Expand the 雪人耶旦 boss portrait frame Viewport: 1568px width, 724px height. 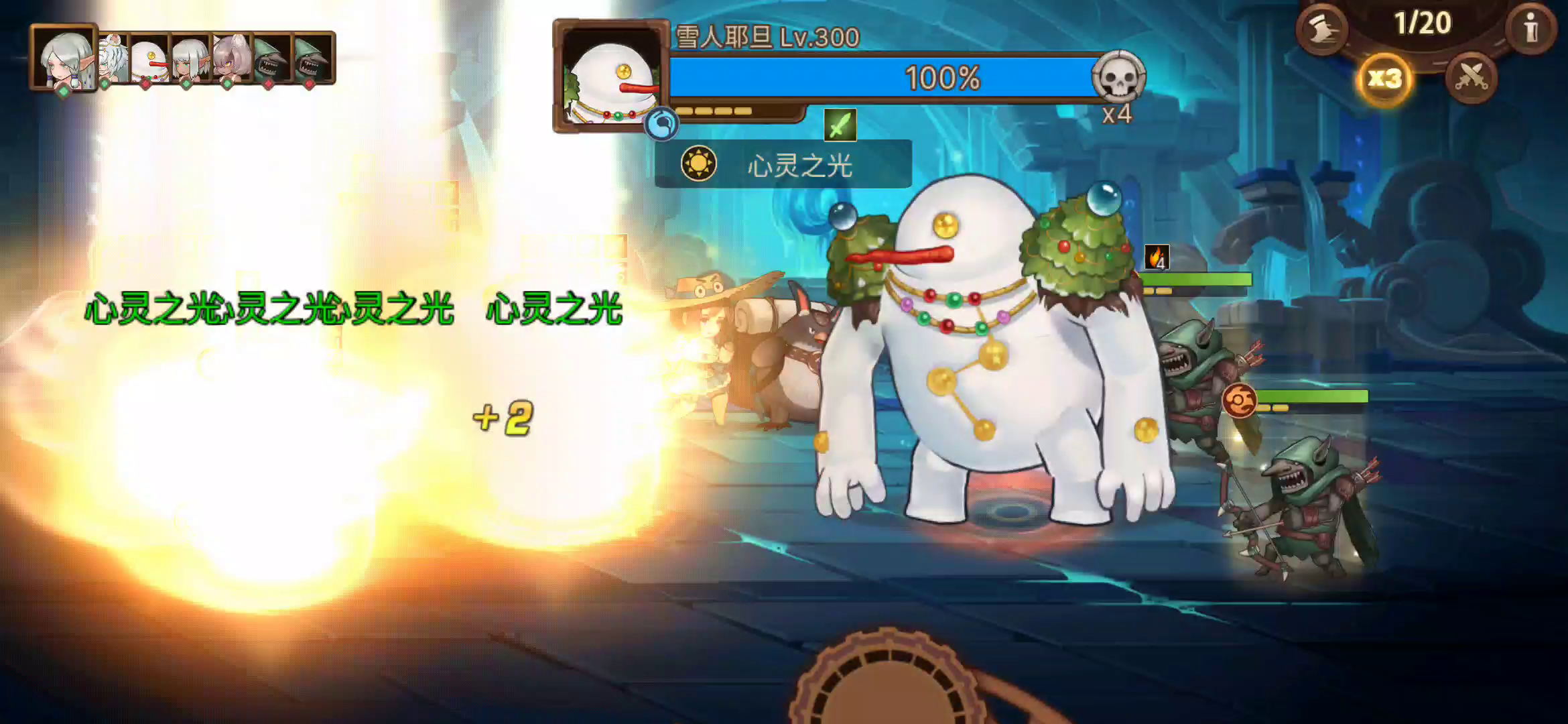610,77
